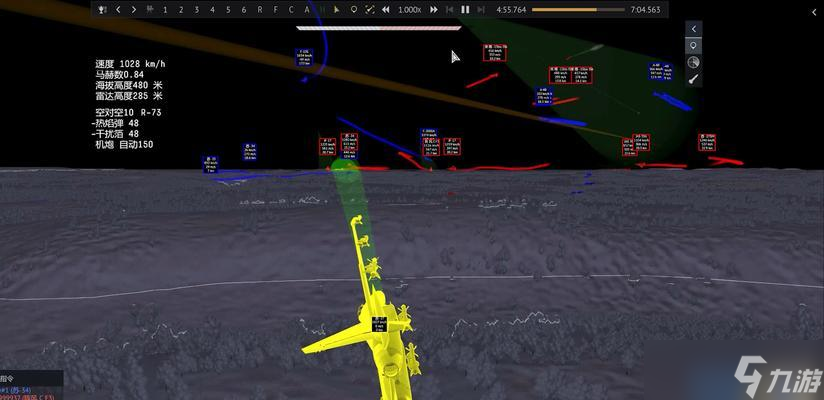Skip to the previous replay event
The width and height of the screenshot is (824, 400).
pyautogui.click(x=450, y=9)
